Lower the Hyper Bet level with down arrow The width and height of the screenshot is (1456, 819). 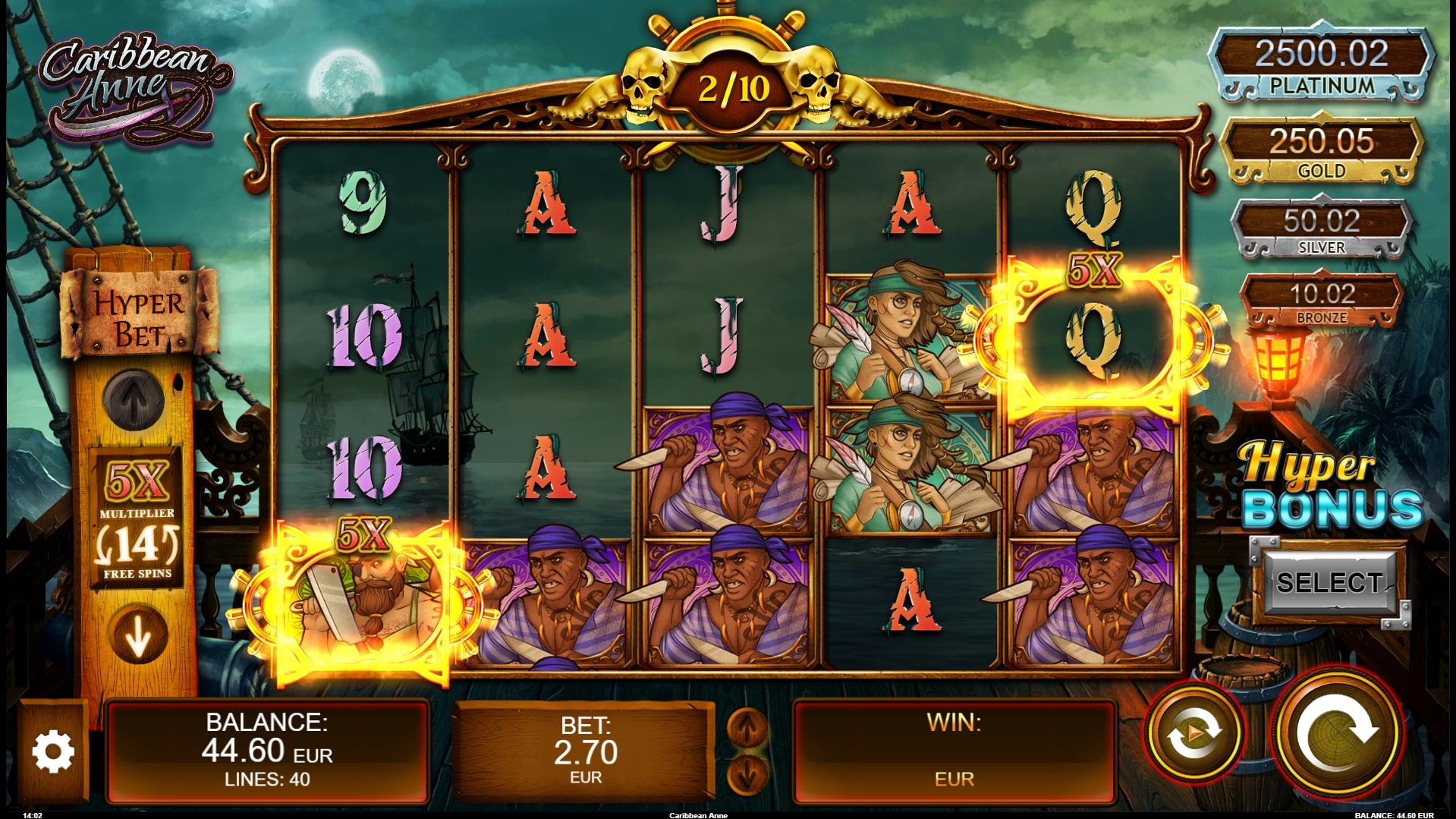click(137, 636)
